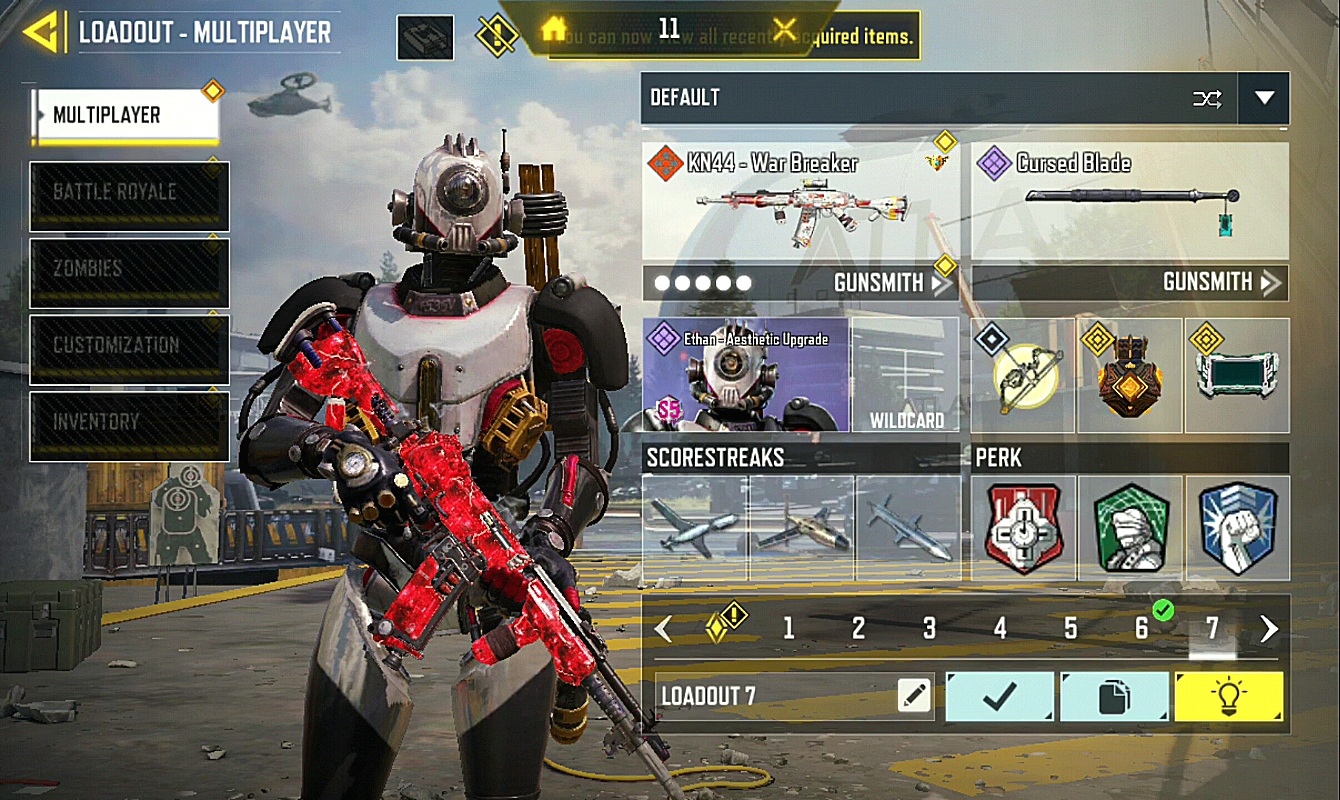Switch to the Battle Royale tab

(129, 195)
